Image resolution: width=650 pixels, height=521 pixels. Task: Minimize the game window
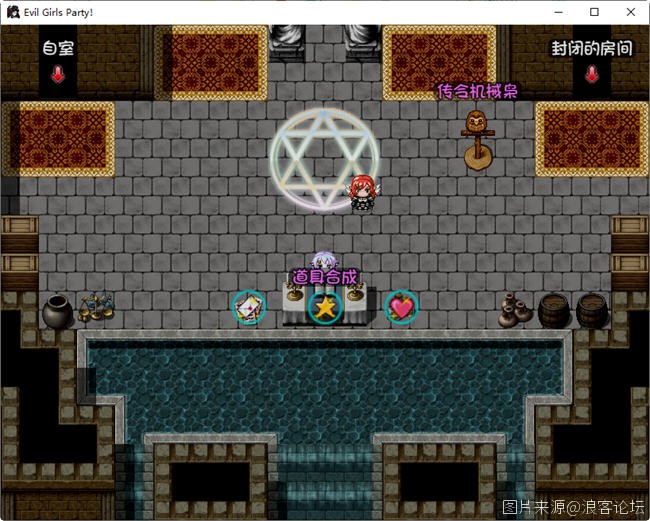[x=558, y=12]
